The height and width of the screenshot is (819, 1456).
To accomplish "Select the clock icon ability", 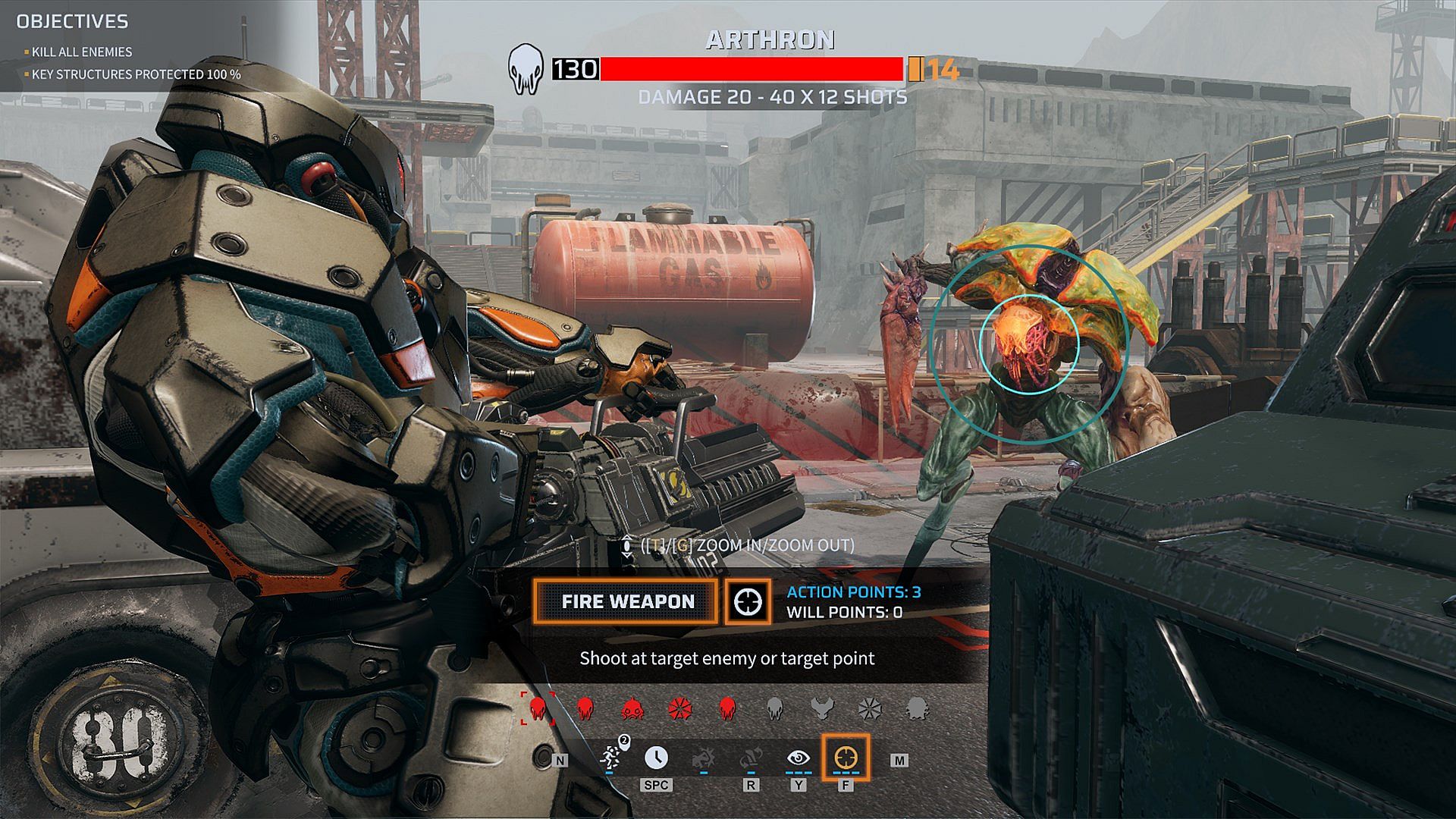I will tap(656, 757).
